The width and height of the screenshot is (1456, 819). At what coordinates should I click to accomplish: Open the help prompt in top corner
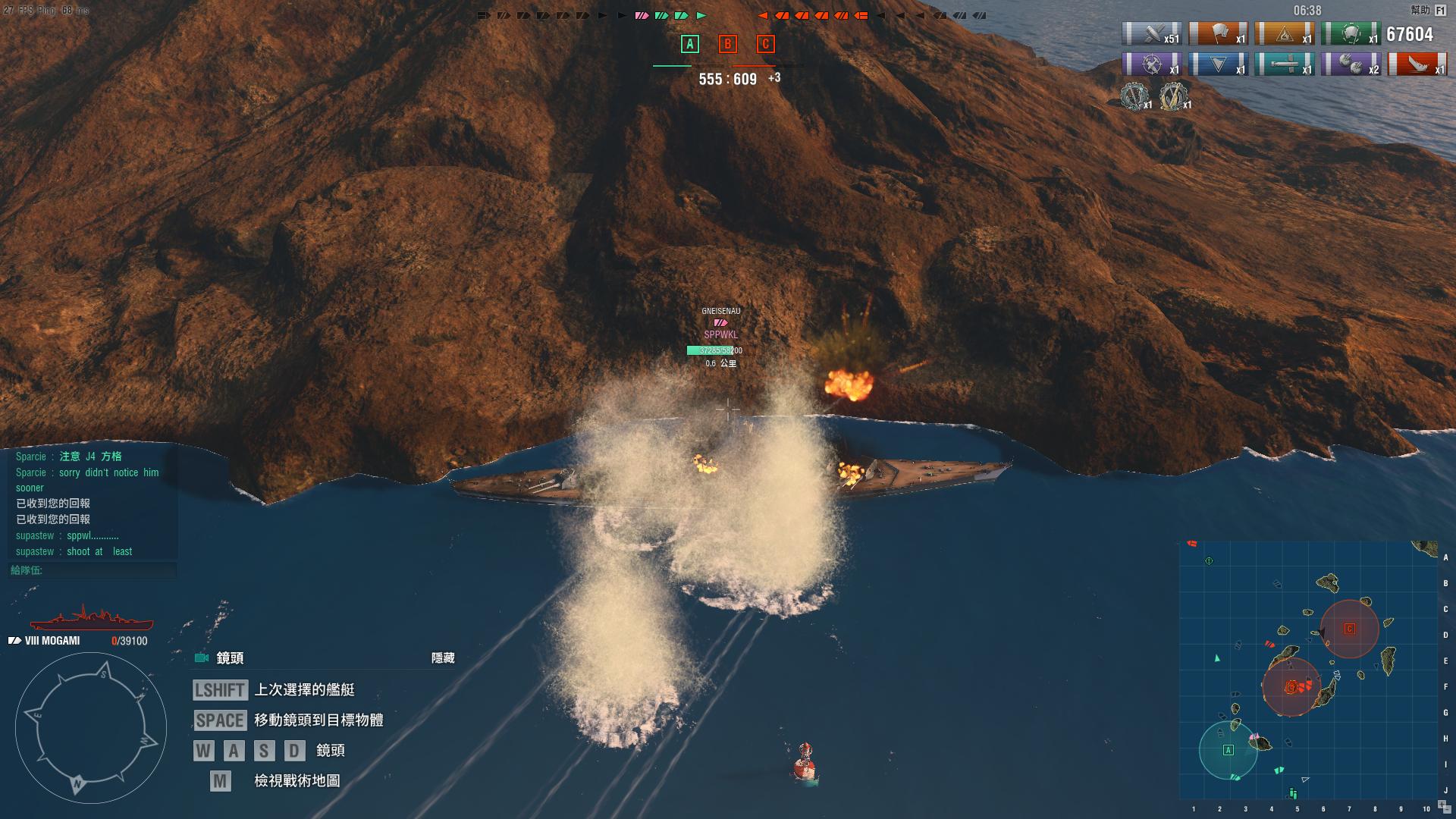[1428, 11]
